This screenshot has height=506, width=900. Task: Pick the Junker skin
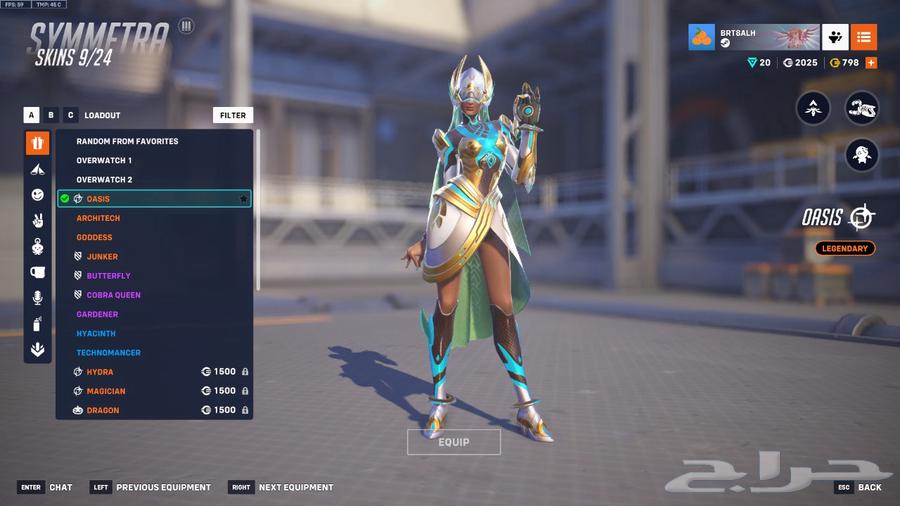102,257
